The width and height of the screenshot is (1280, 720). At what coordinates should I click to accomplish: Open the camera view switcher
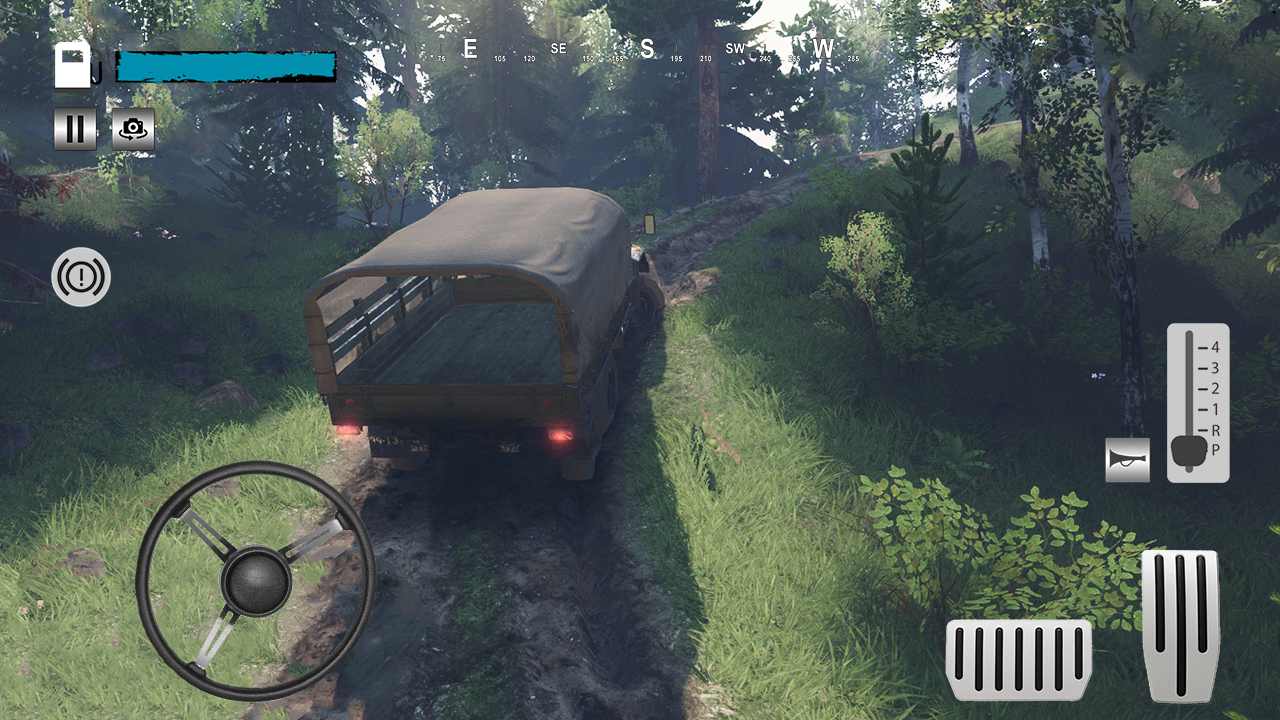coord(133,129)
